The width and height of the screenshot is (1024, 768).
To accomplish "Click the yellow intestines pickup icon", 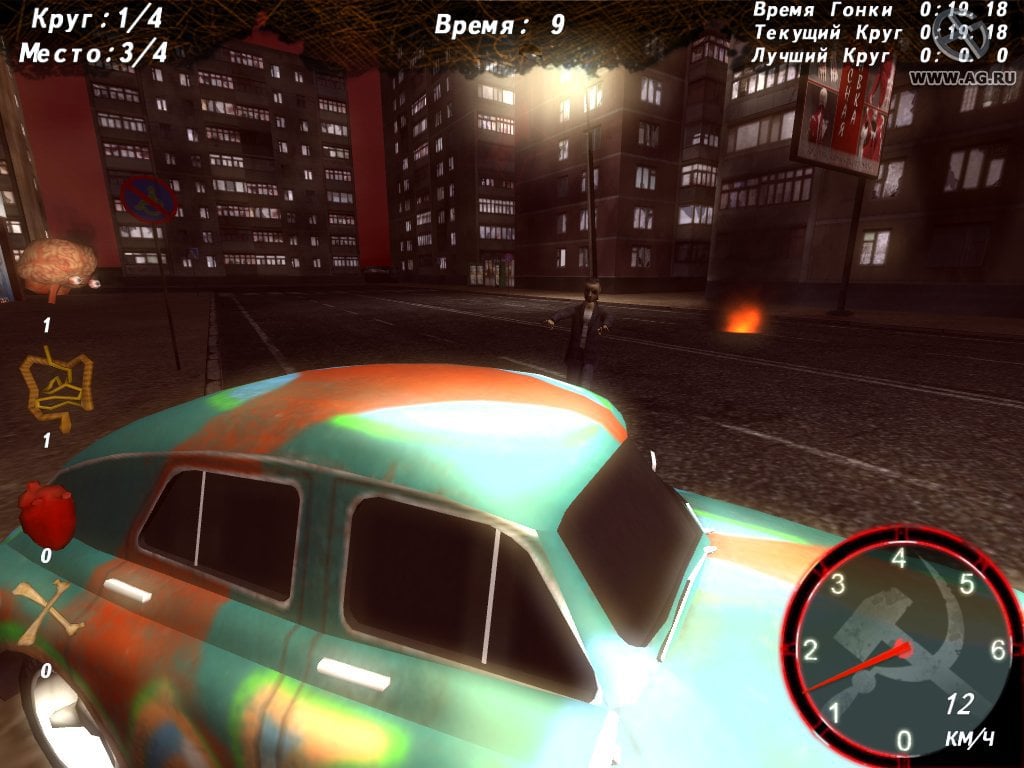I will [x=56, y=387].
